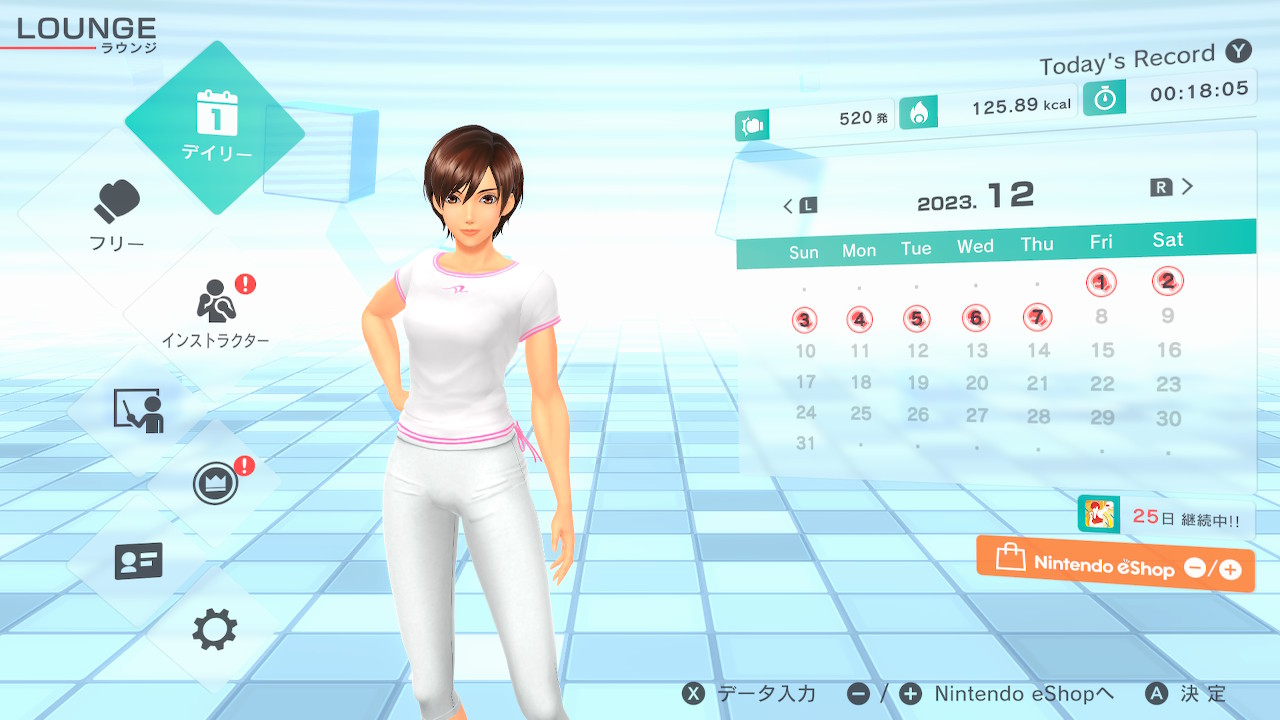Click the 25-day streak badge
The width and height of the screenshot is (1280, 720).
(x=1165, y=517)
